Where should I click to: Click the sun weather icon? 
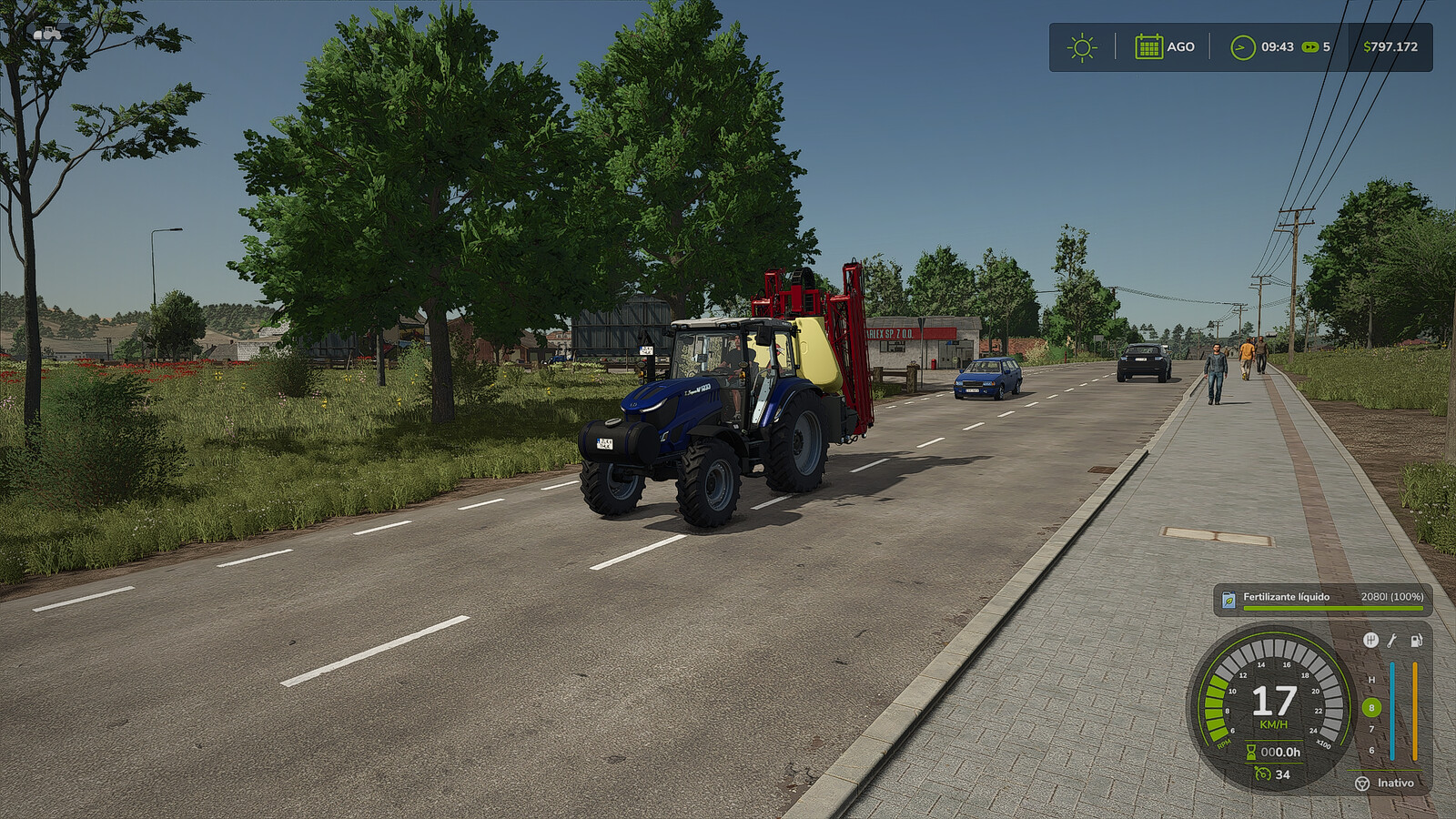(1082, 47)
